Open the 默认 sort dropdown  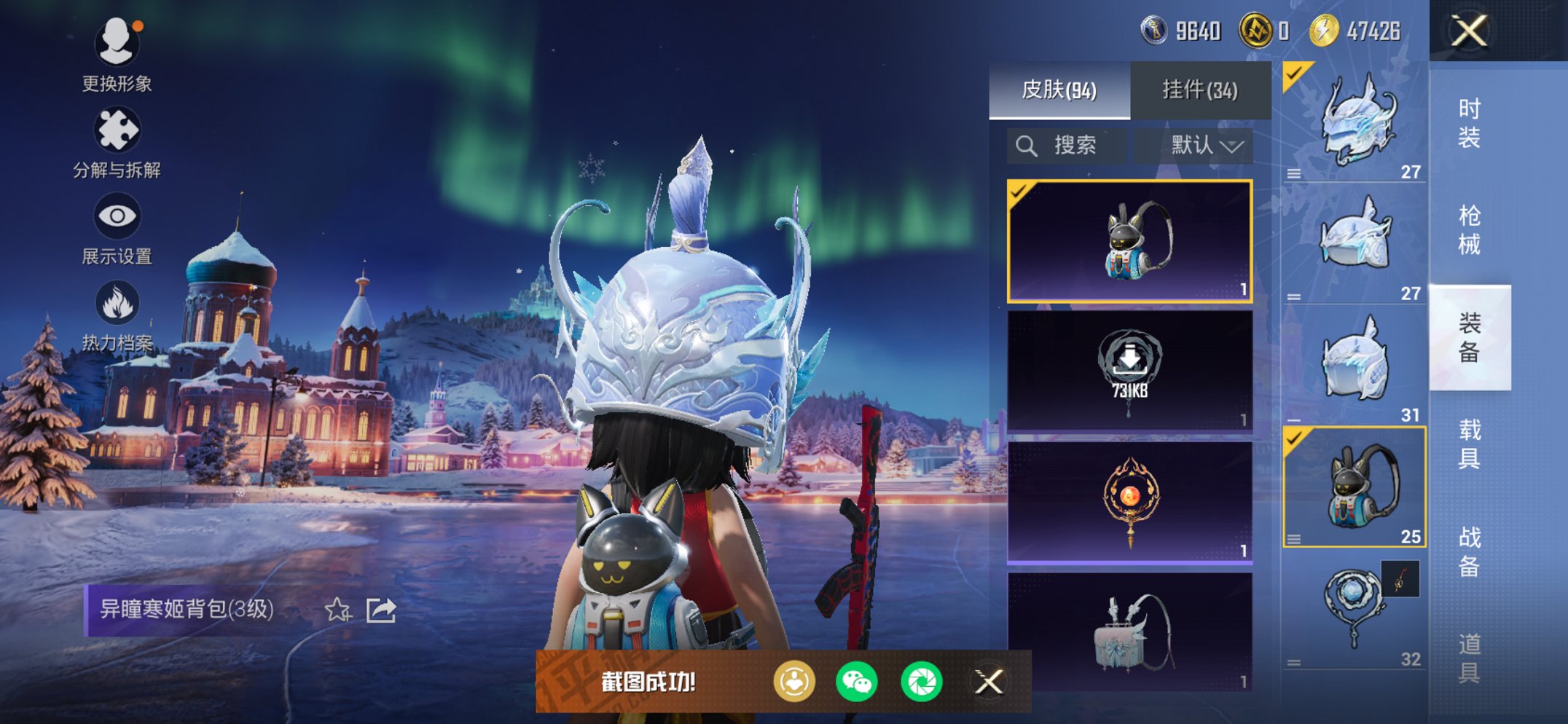point(1206,146)
